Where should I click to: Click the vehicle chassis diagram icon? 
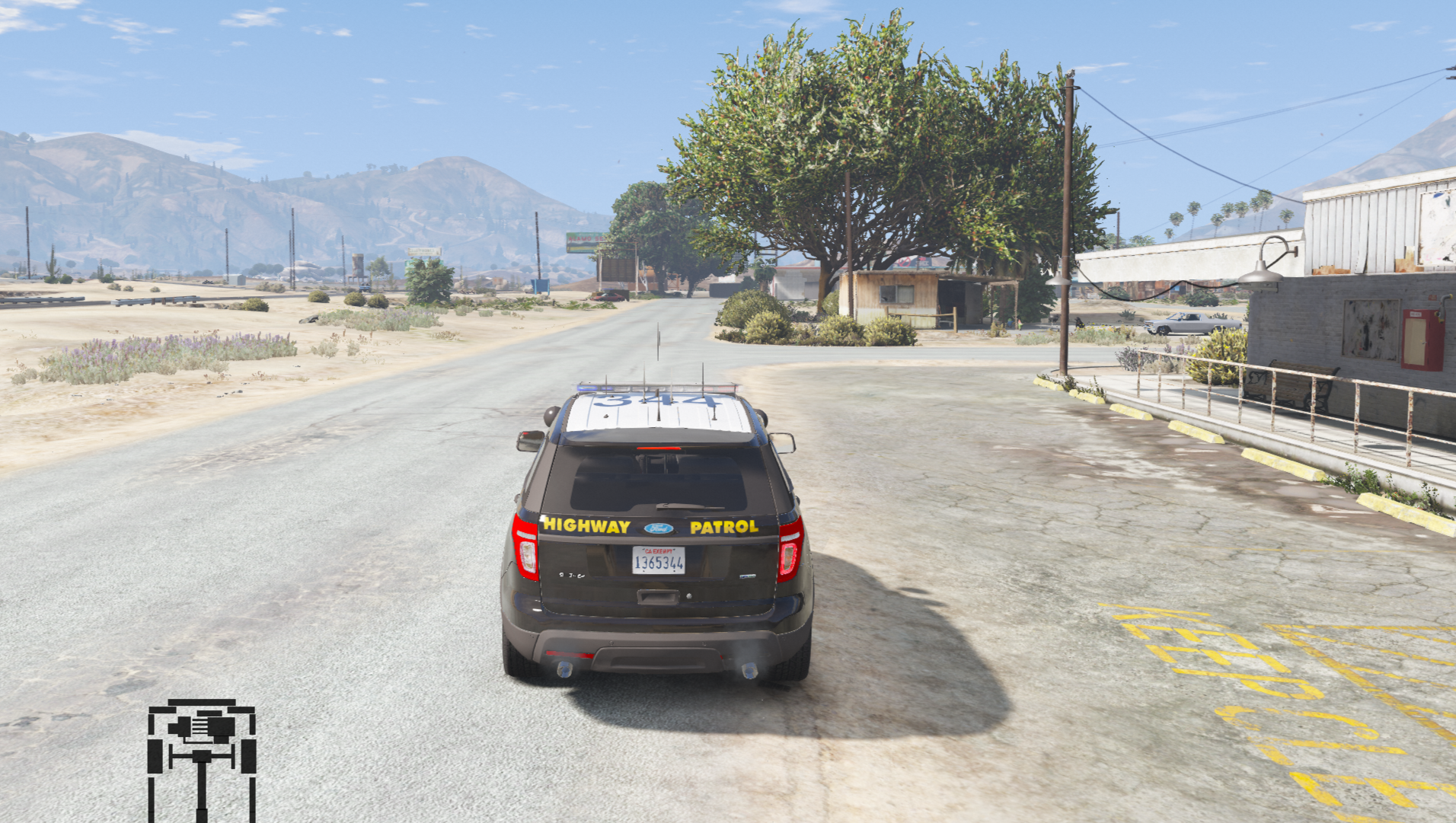click(202, 759)
